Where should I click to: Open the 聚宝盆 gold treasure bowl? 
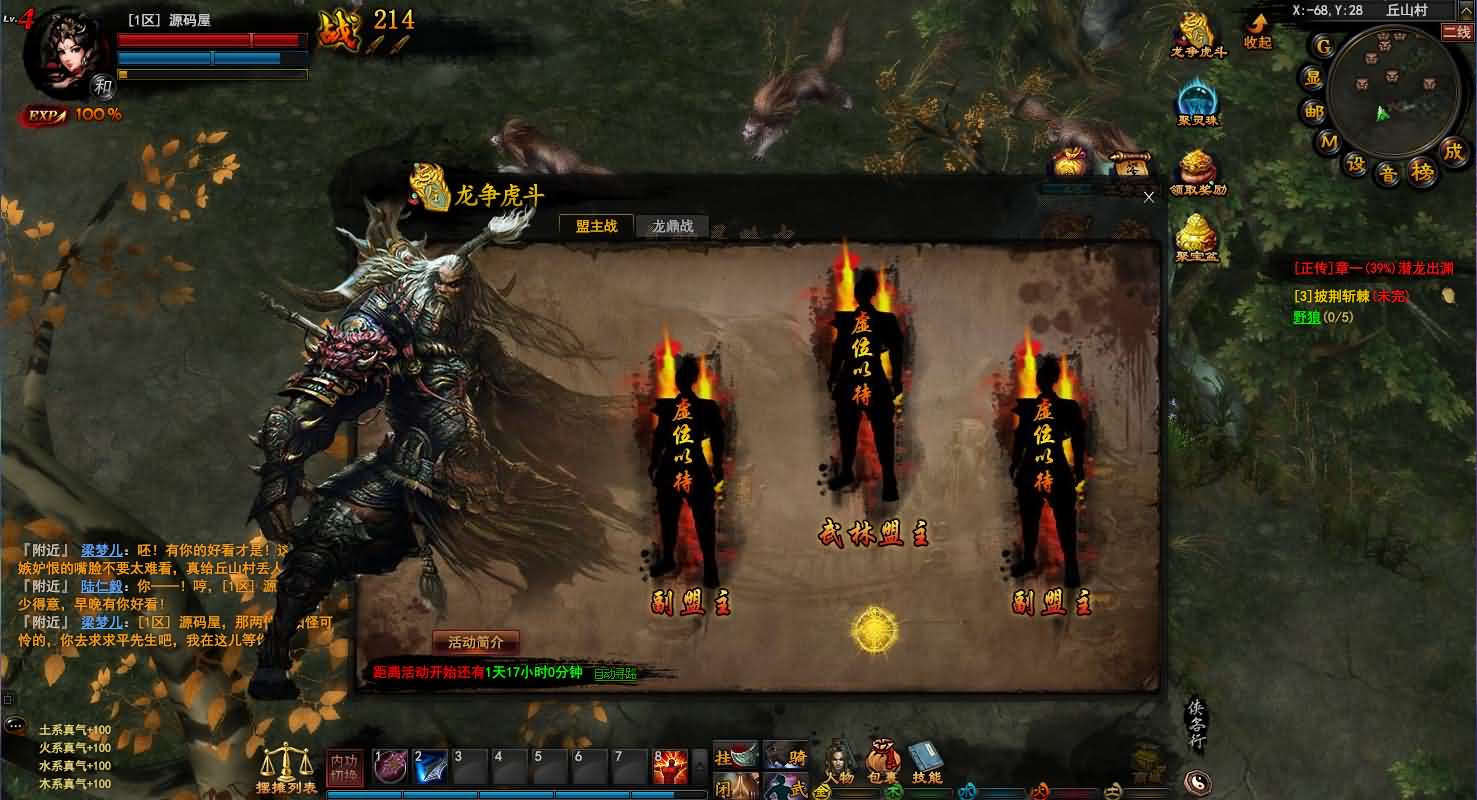[x=1197, y=240]
